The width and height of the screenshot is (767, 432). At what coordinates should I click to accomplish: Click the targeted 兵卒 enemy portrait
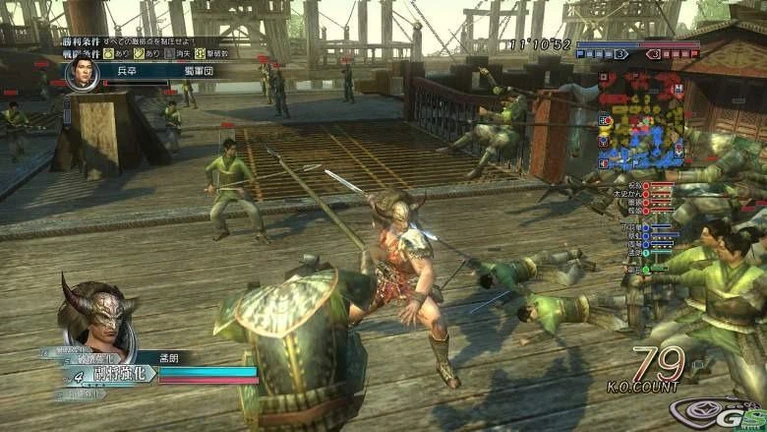pos(81,71)
